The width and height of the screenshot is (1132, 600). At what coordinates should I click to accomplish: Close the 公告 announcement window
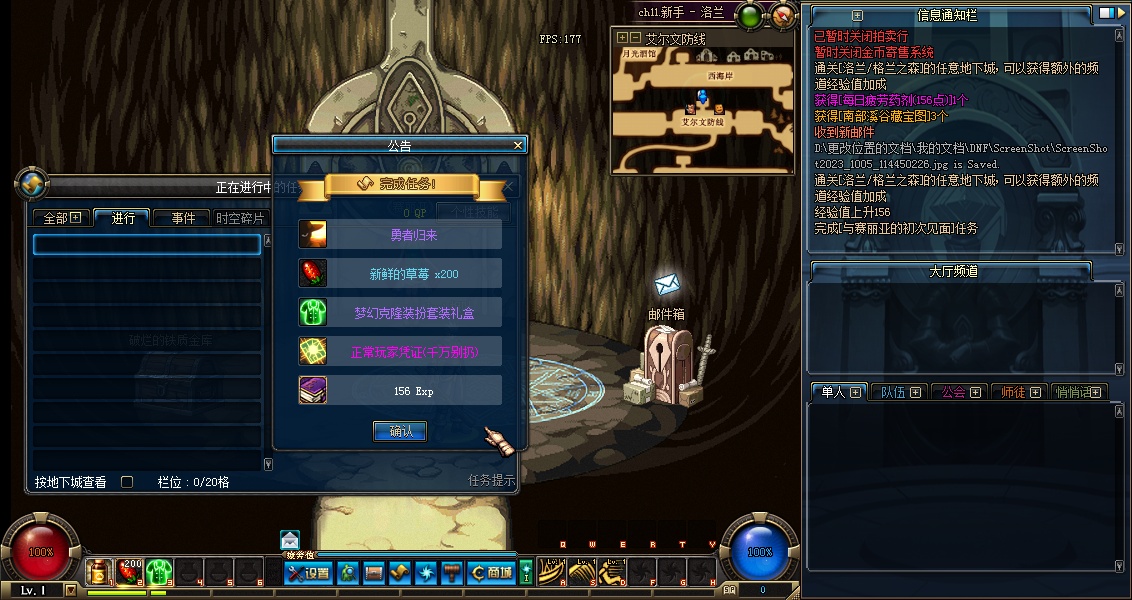pos(518,145)
